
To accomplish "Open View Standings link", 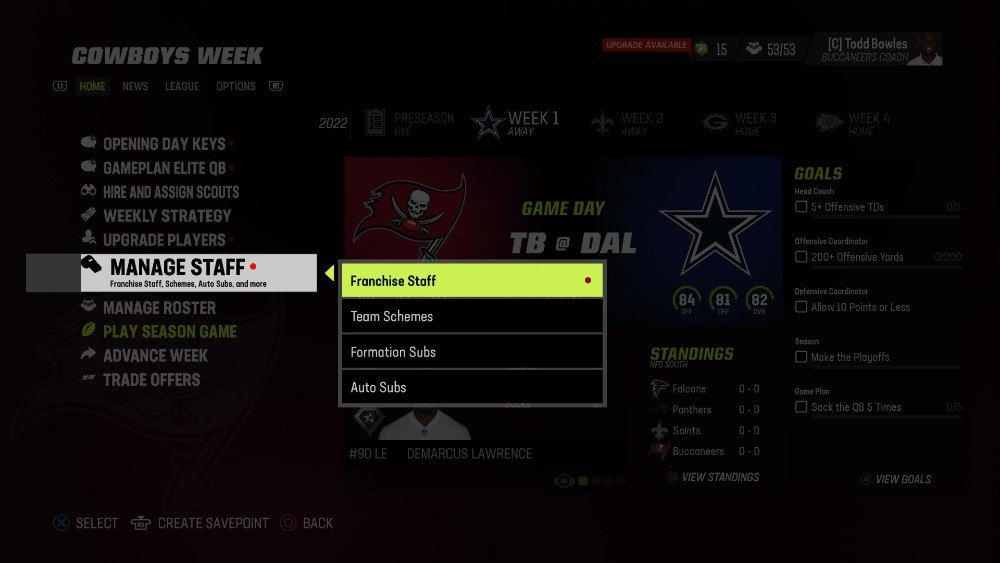I will tap(720, 478).
